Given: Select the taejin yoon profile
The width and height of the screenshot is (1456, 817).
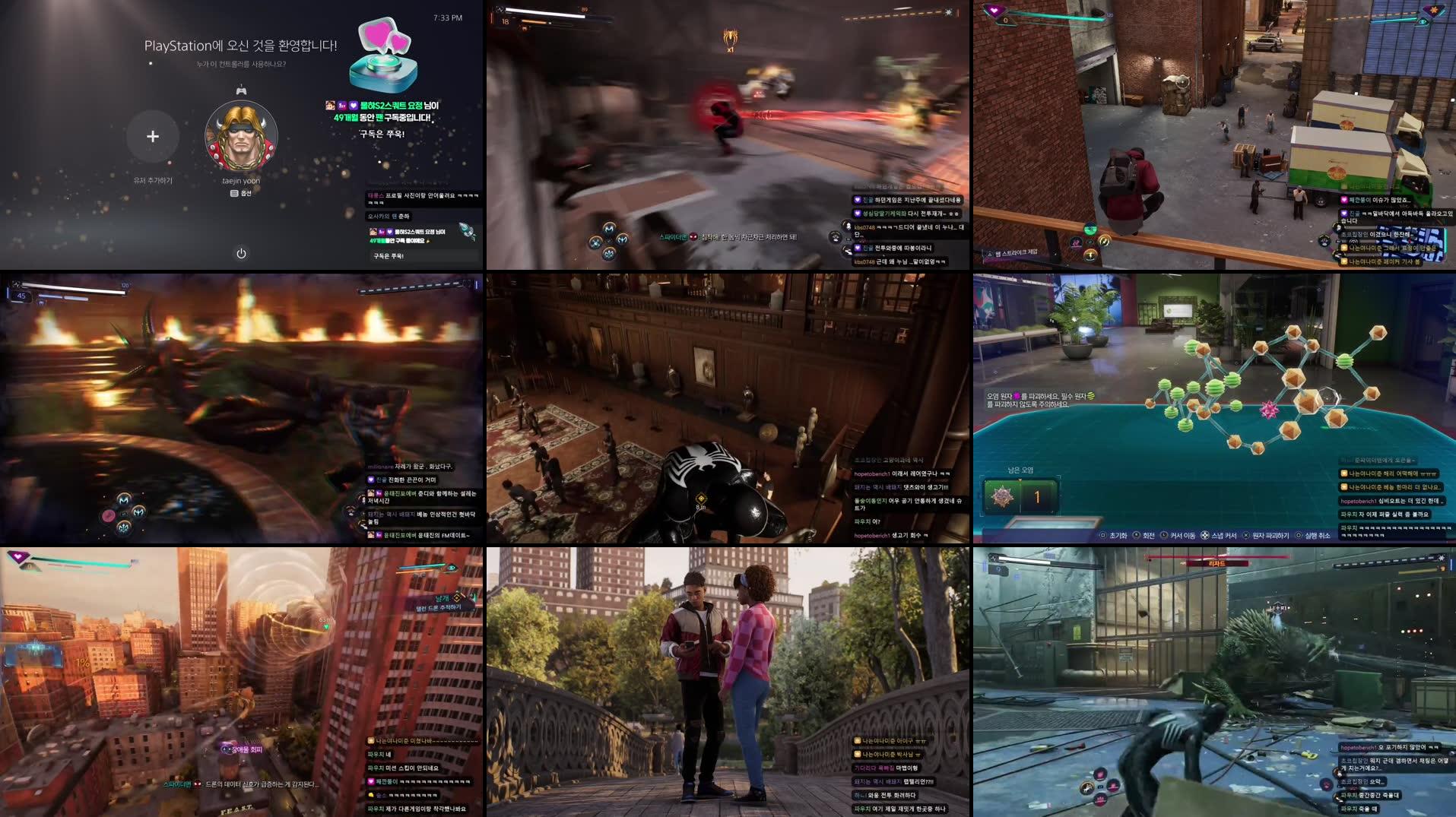Looking at the screenshot, I should tap(242, 135).
